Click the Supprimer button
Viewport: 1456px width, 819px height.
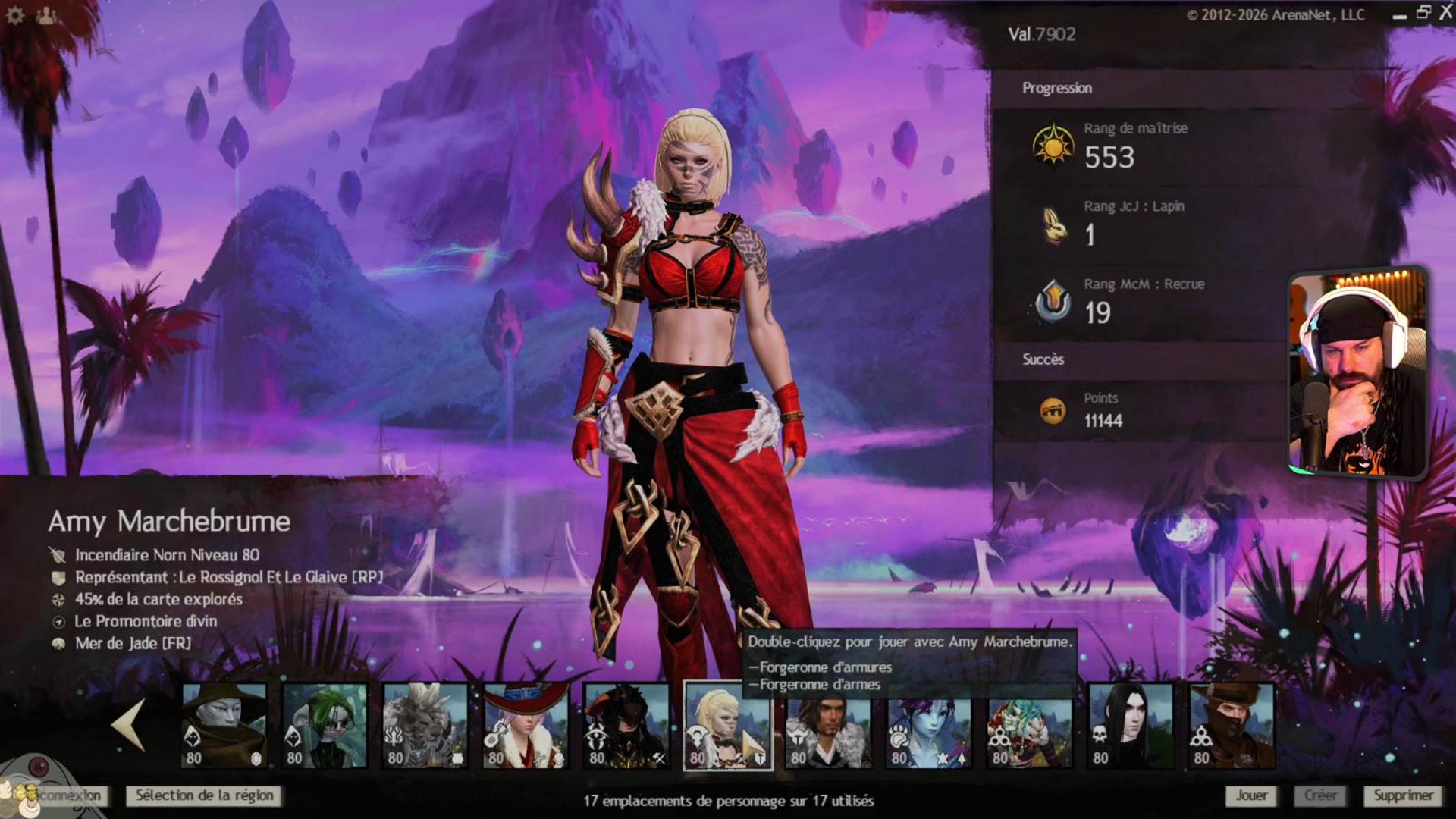1403,795
